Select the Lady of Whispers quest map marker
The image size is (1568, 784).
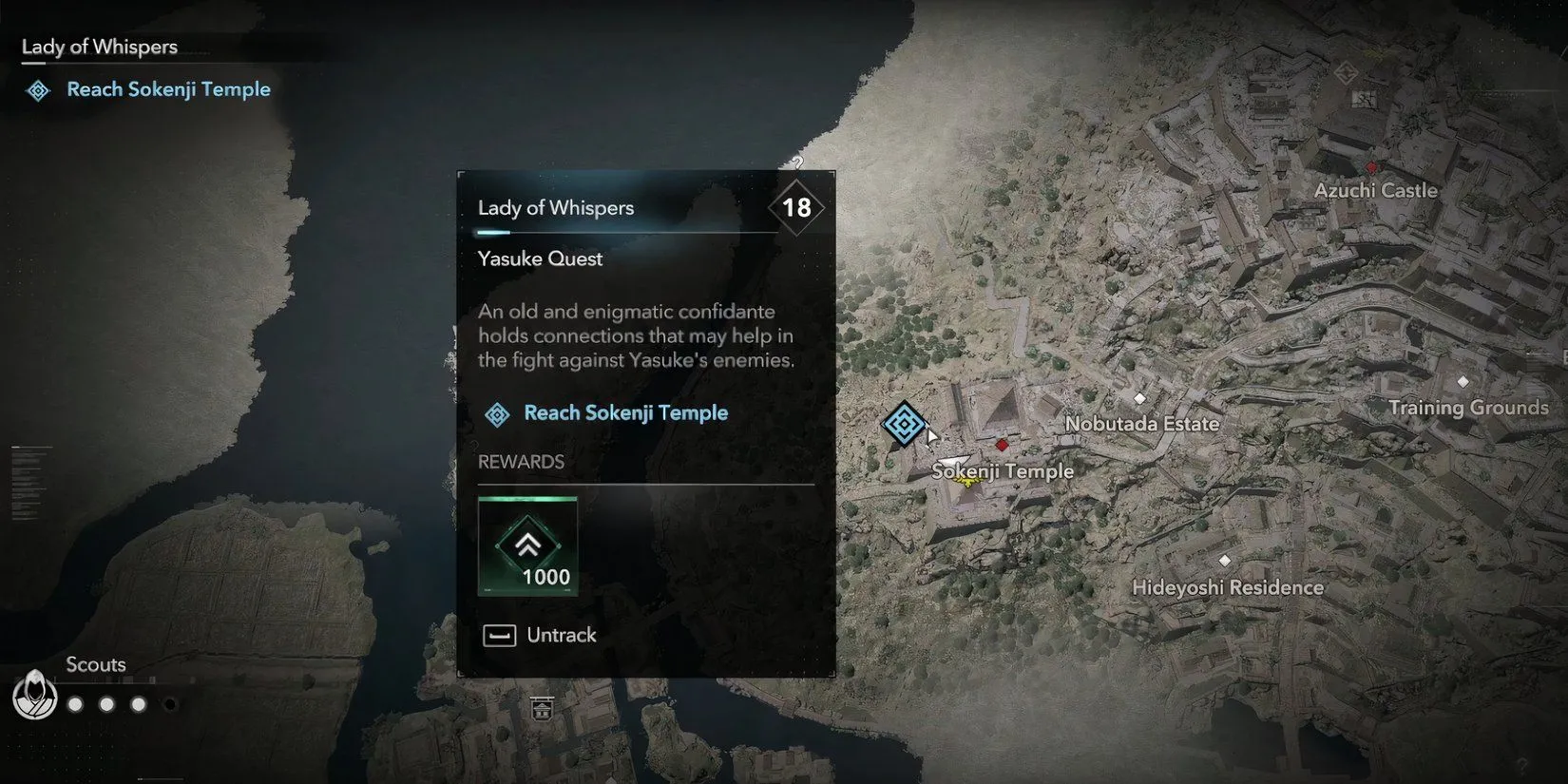tap(903, 424)
